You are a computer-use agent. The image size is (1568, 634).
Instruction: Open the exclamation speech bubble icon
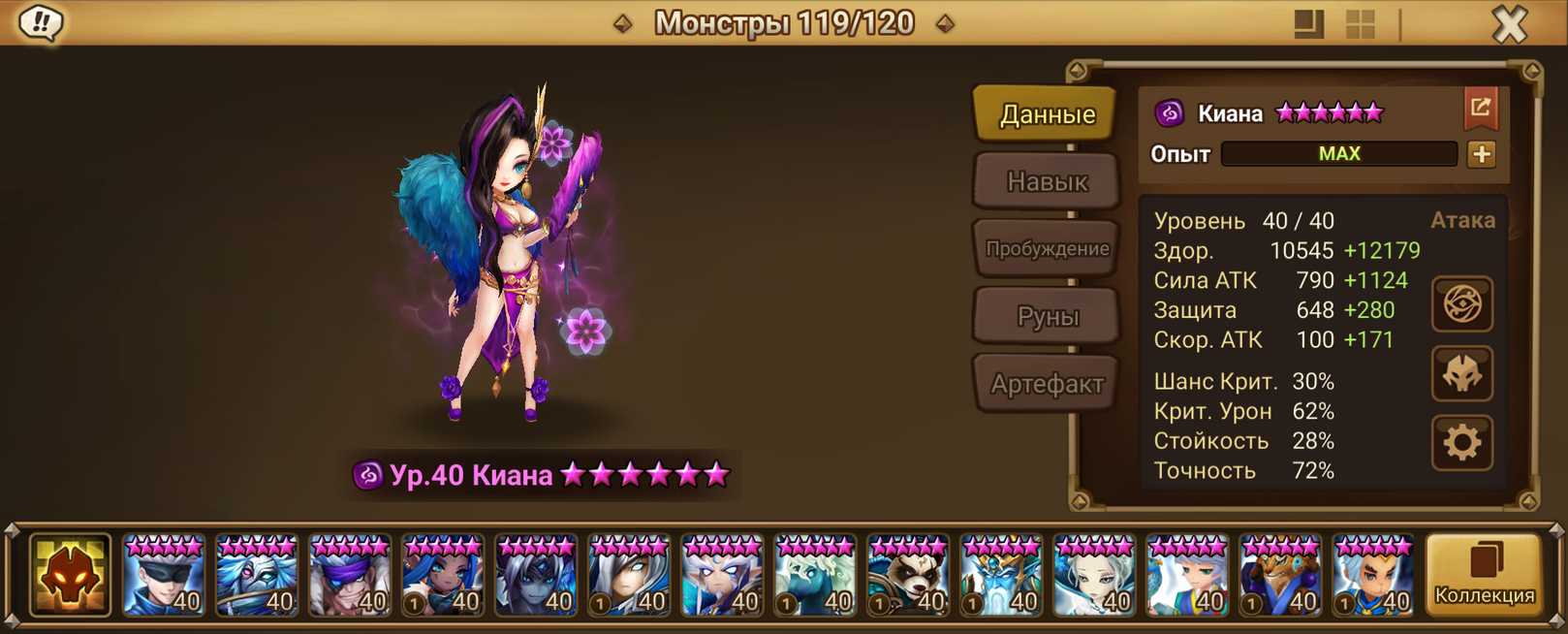click(41, 22)
